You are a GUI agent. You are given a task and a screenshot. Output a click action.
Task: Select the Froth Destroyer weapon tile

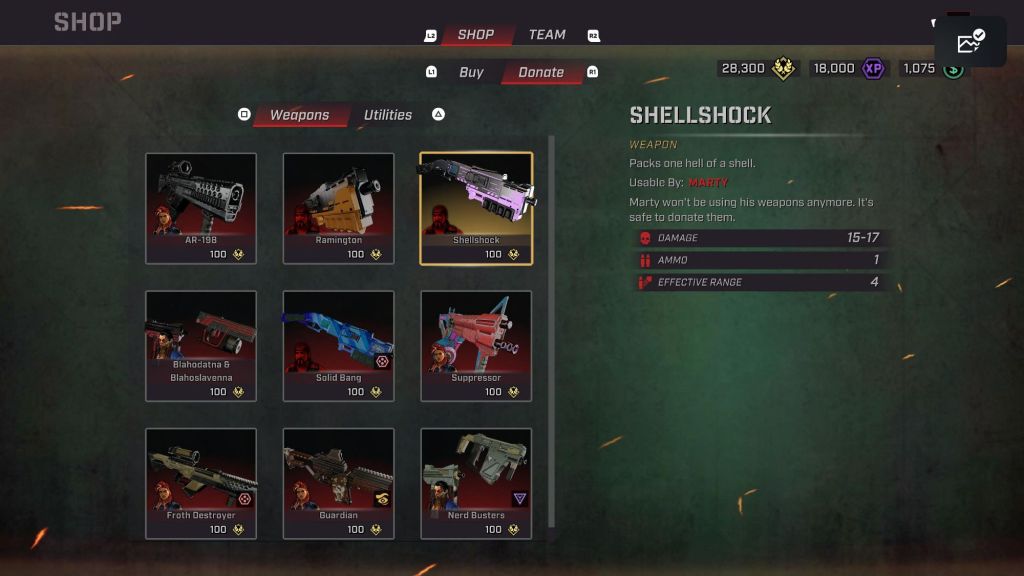point(201,484)
